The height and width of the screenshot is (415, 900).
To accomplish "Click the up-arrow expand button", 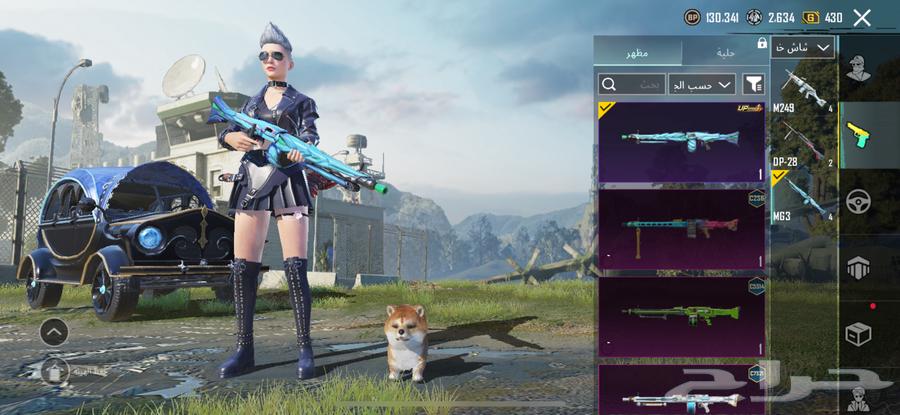I will (54, 331).
